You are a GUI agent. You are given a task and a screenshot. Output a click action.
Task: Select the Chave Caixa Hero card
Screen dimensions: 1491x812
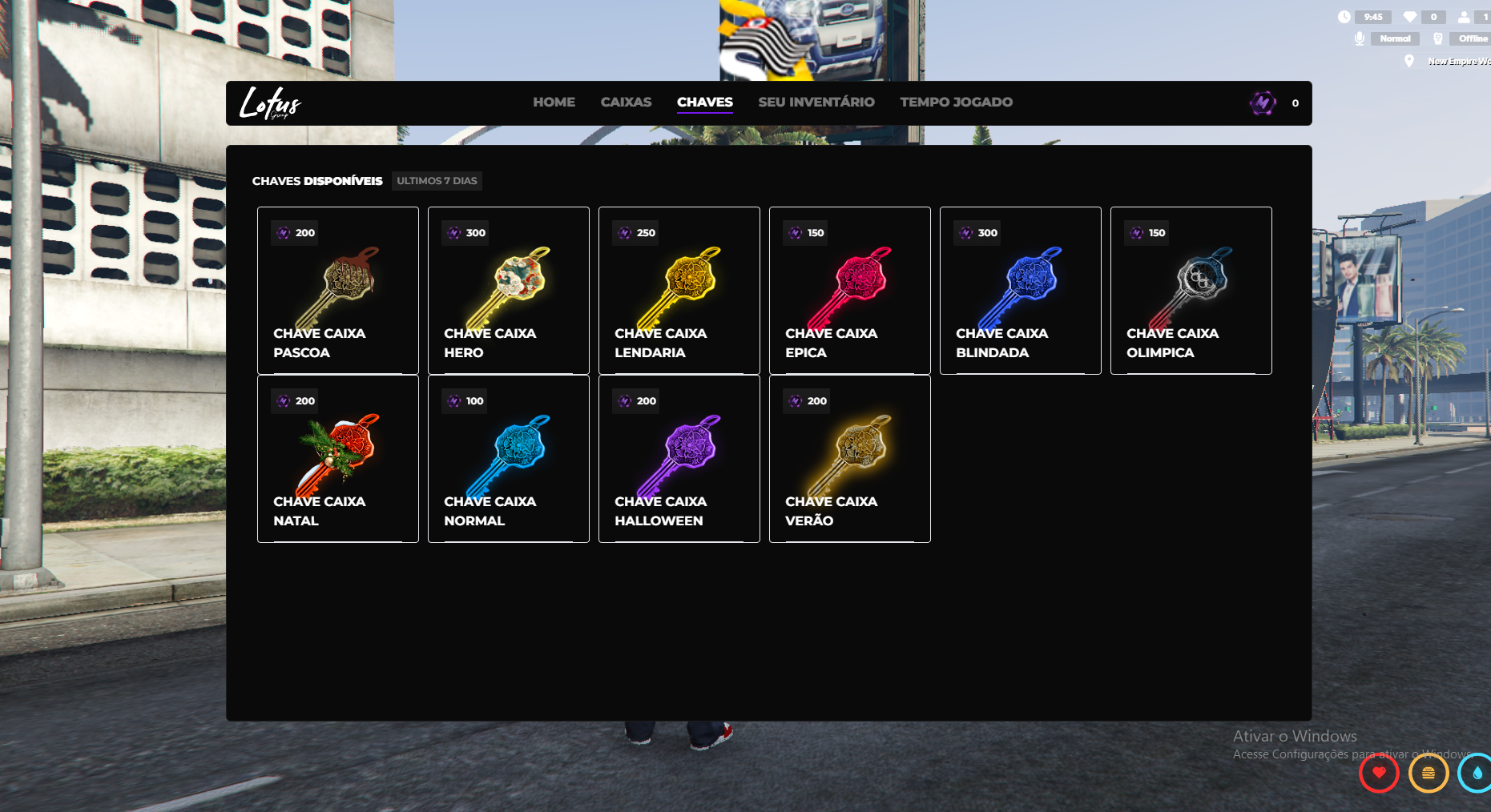click(x=508, y=291)
